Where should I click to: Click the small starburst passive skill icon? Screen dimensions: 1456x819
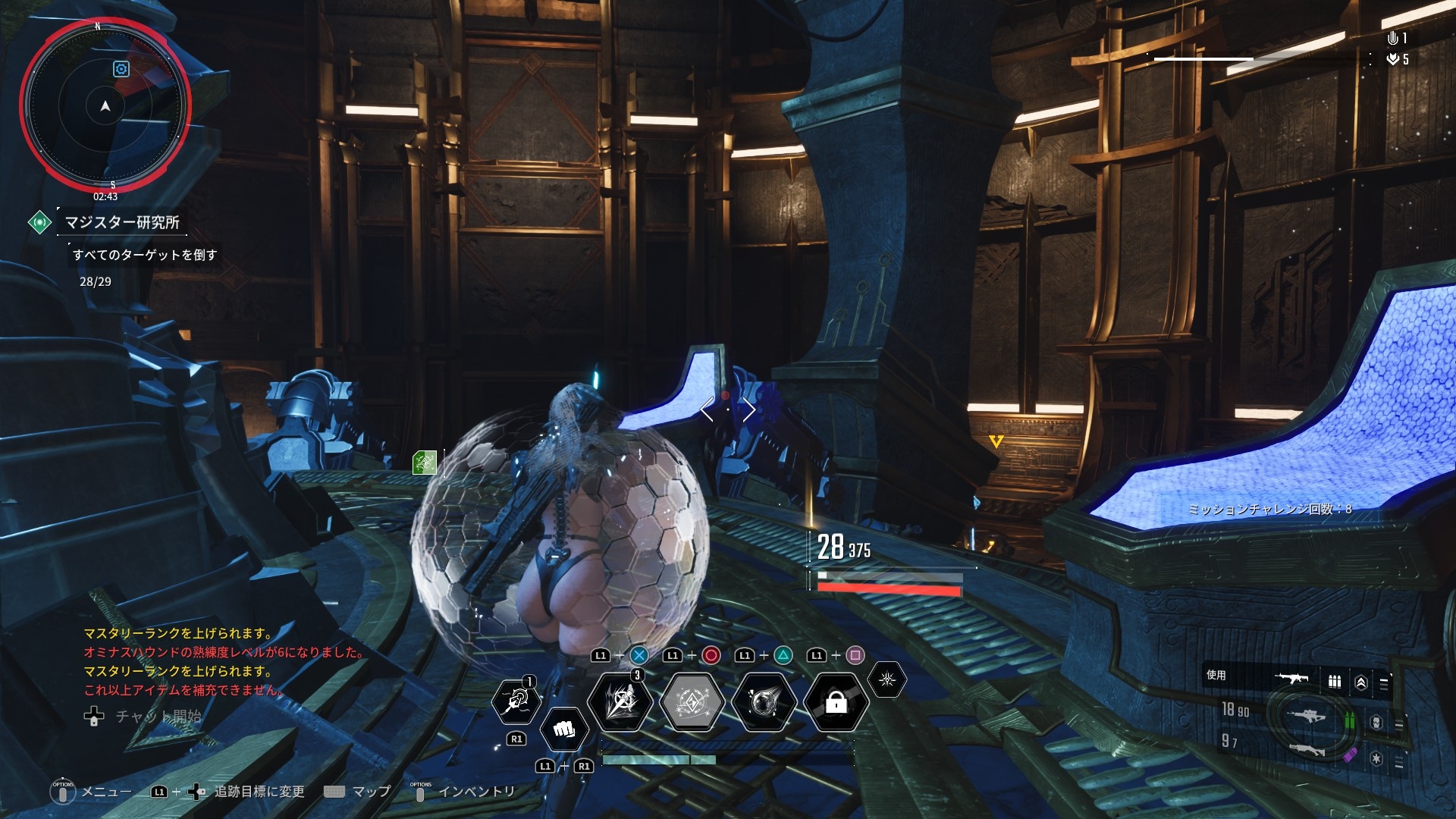tap(886, 679)
